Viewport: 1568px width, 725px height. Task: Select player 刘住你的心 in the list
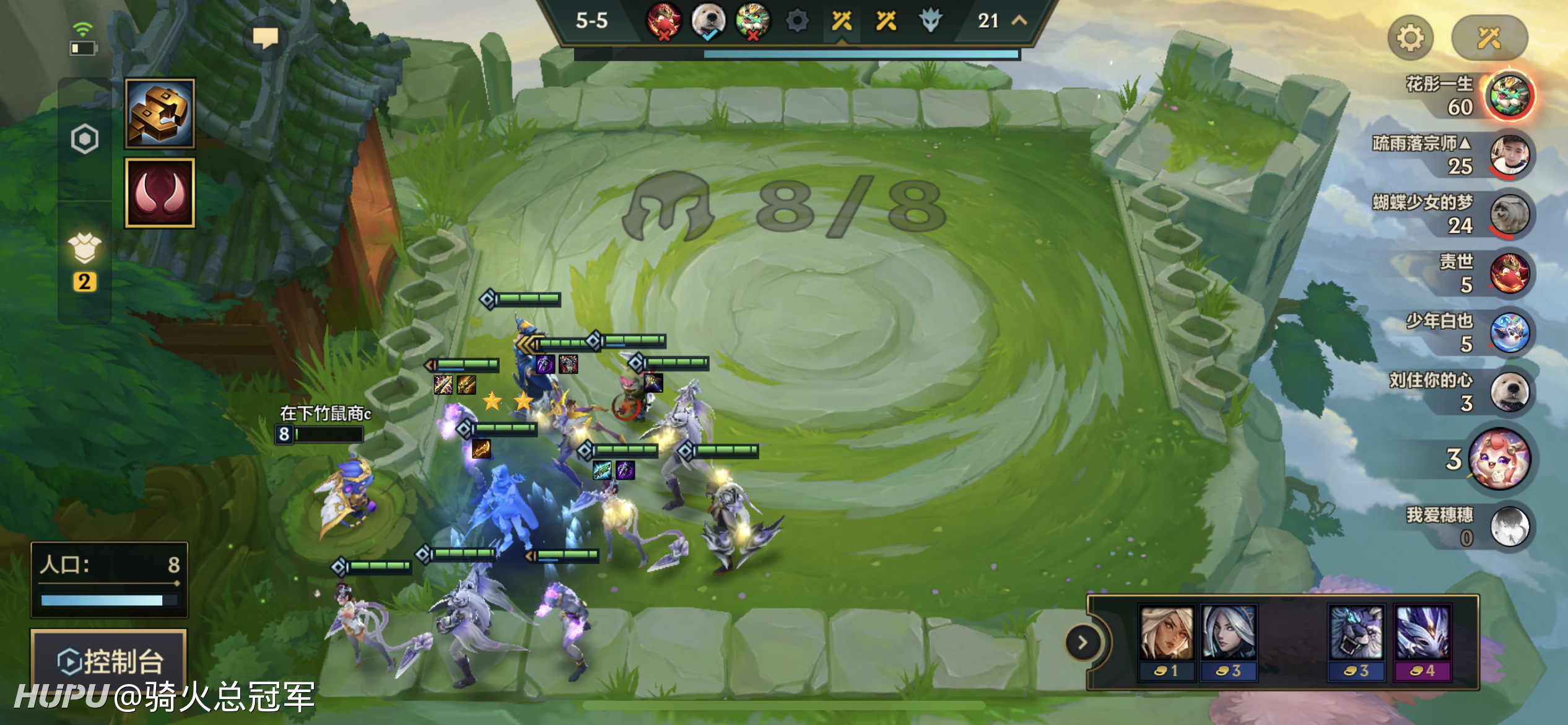pos(1510,392)
